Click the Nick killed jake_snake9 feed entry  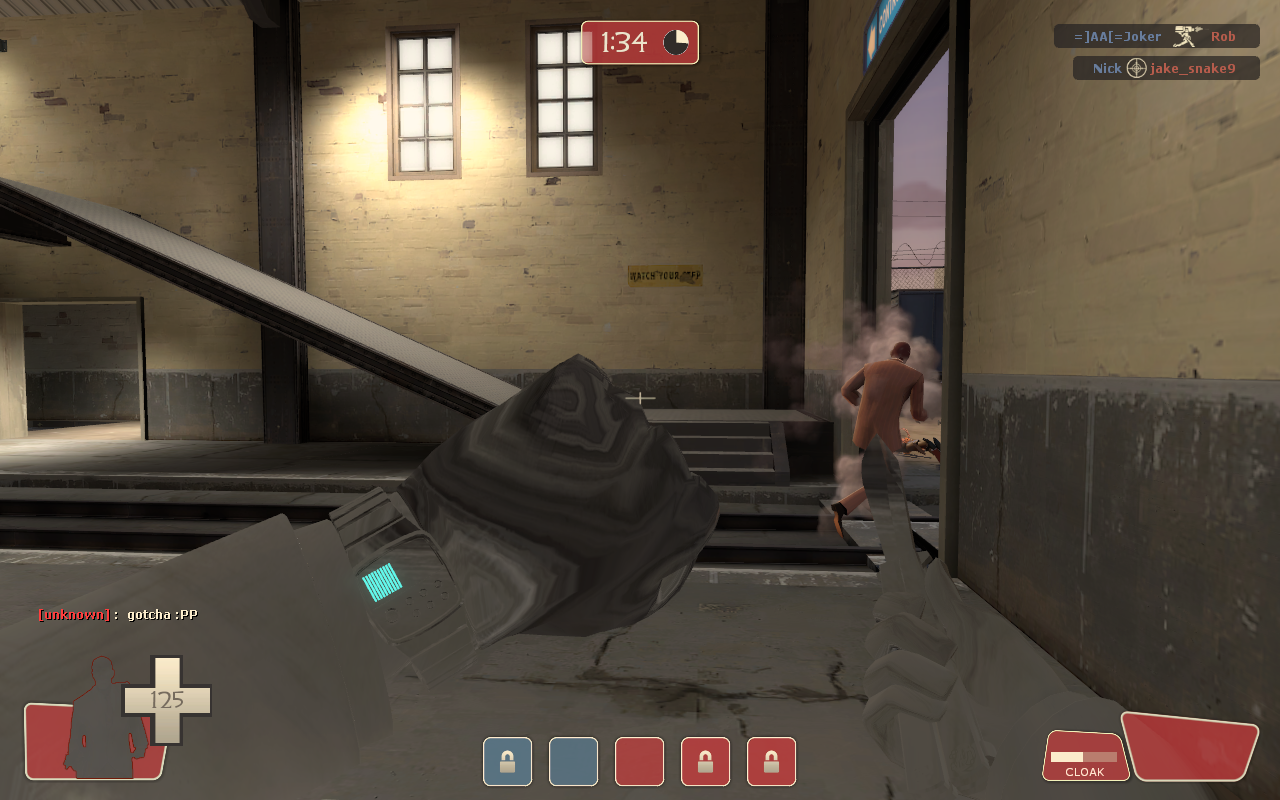point(1165,68)
